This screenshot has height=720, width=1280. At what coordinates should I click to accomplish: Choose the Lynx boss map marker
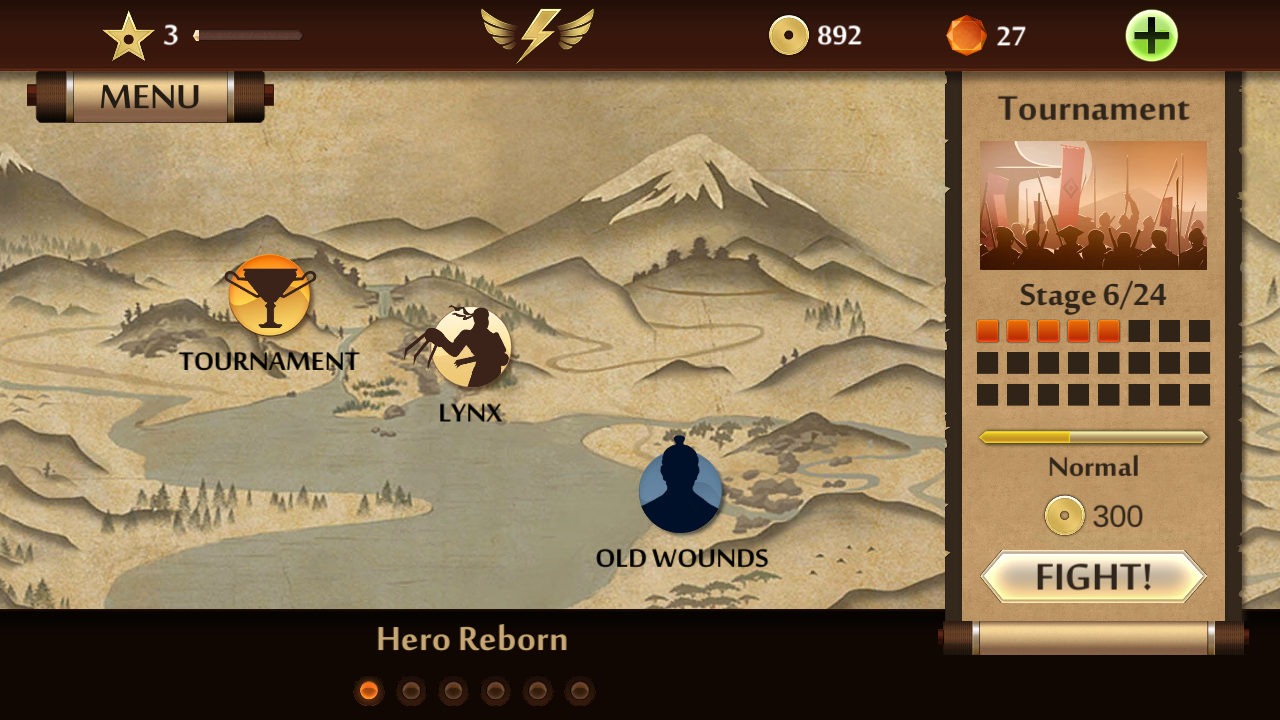pyautogui.click(x=471, y=347)
